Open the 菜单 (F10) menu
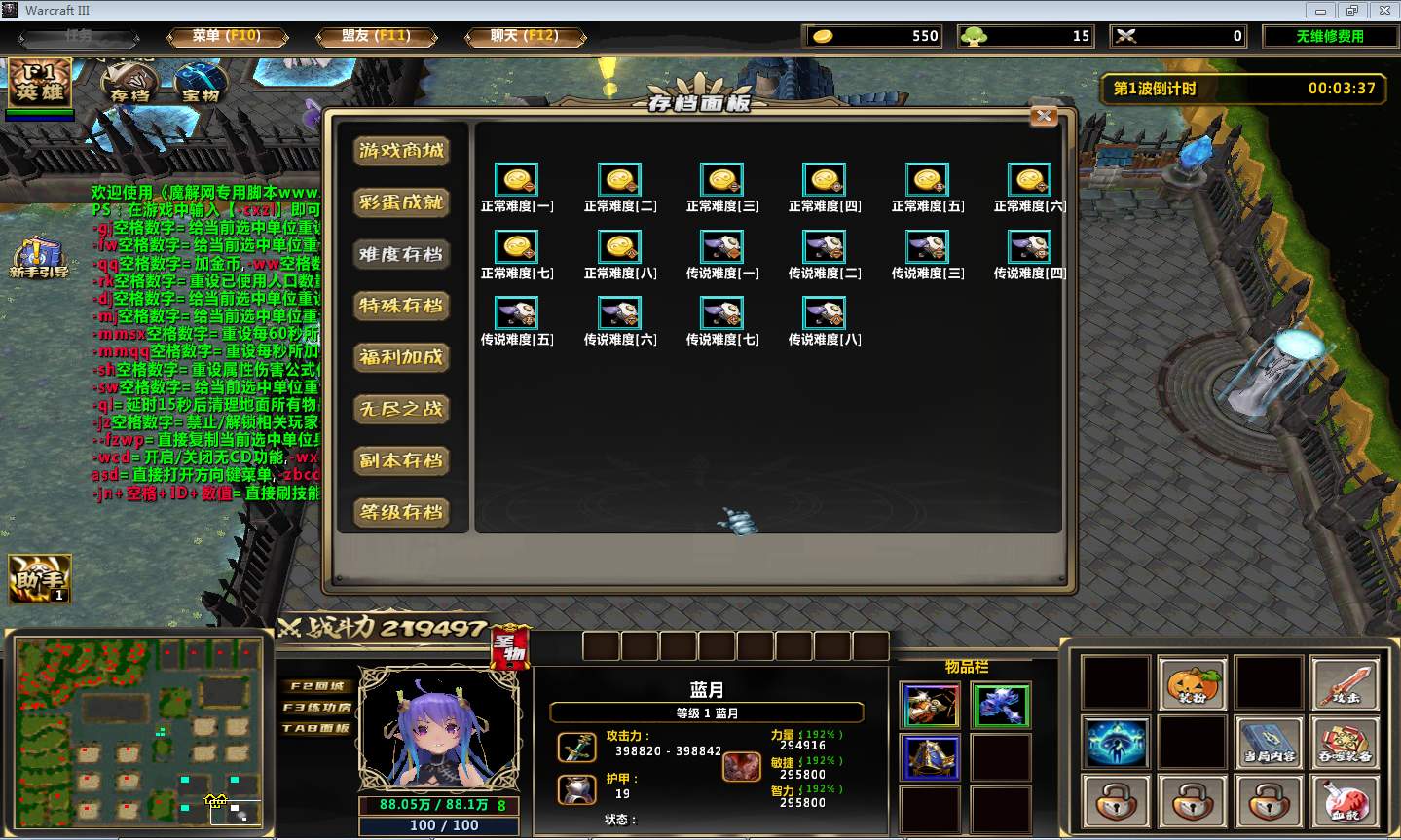Screen dimensions: 1401x840 pos(227,36)
